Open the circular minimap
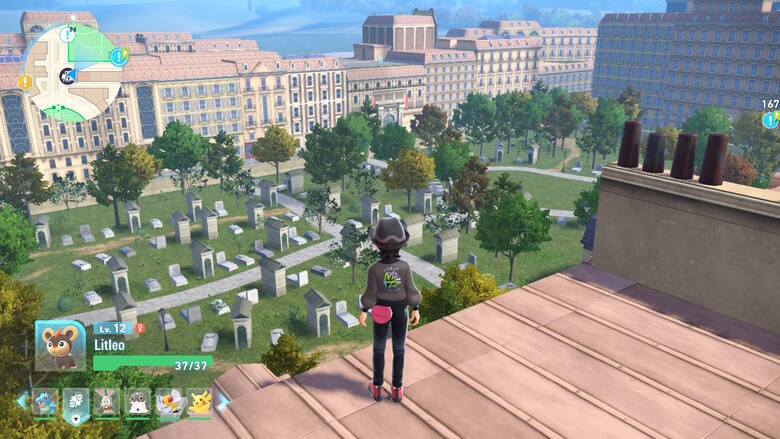The height and width of the screenshot is (439, 780). [x=72, y=72]
